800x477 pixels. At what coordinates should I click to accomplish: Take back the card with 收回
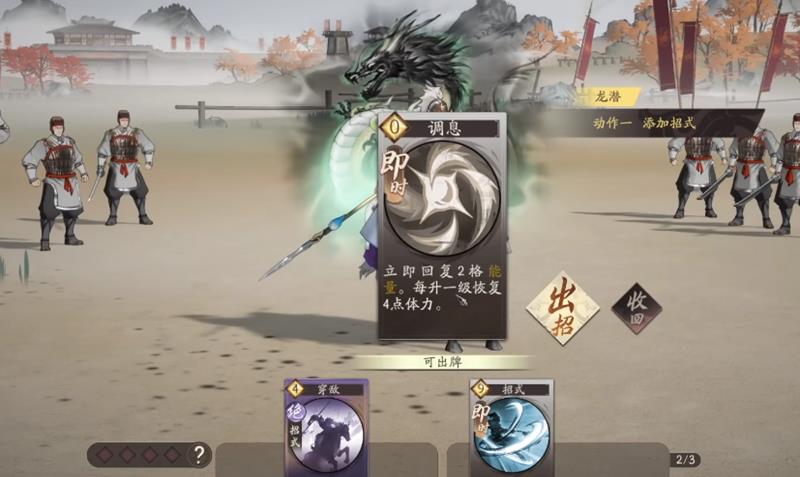[637, 307]
